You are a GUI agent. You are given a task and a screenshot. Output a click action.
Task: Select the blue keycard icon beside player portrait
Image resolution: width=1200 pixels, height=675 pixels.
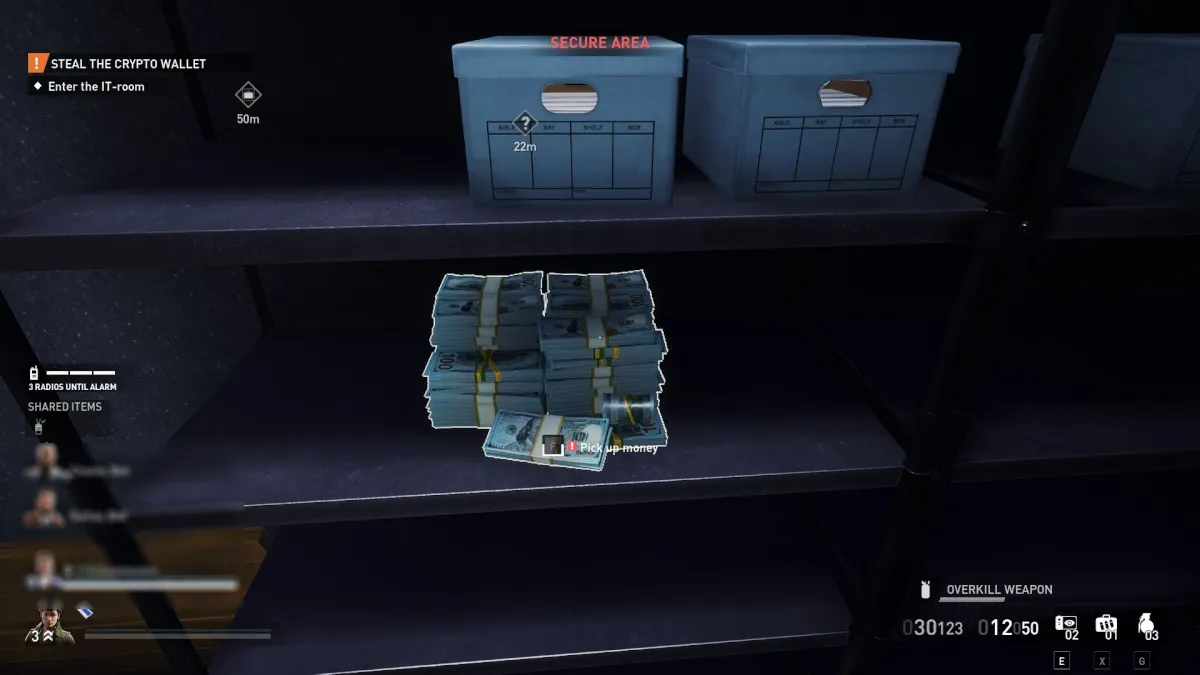click(85, 611)
